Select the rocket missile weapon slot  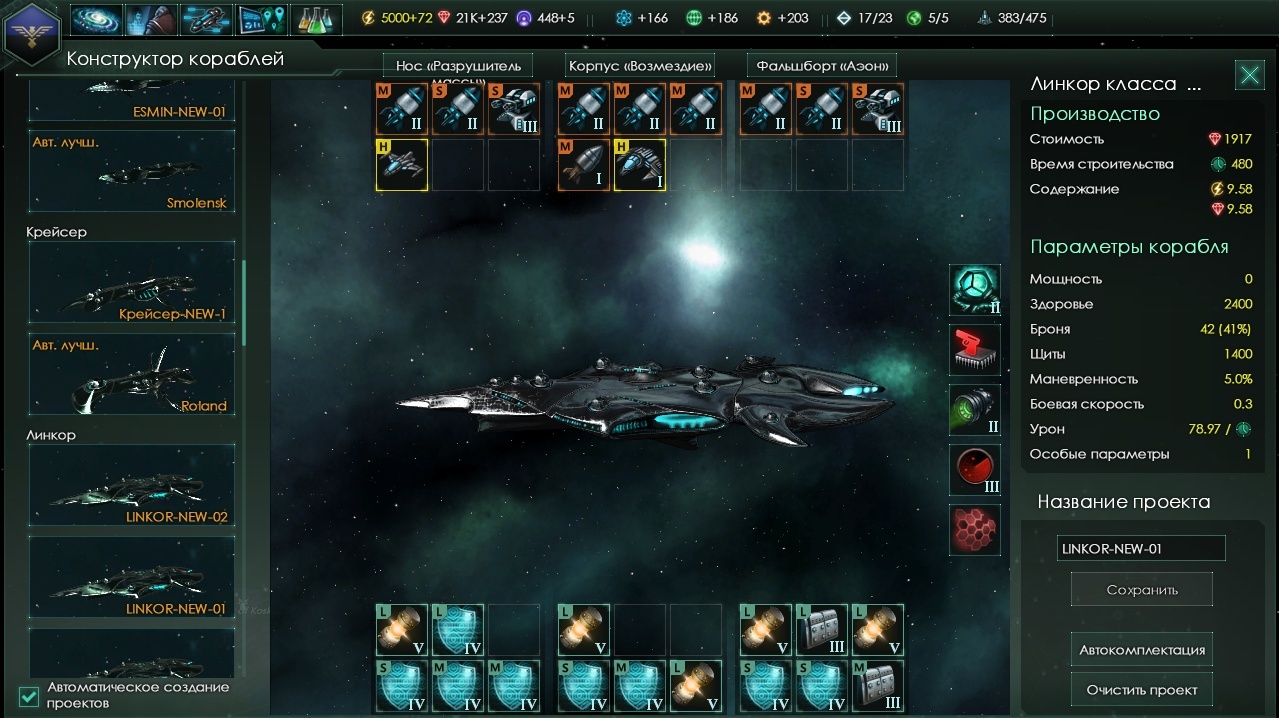pos(584,165)
